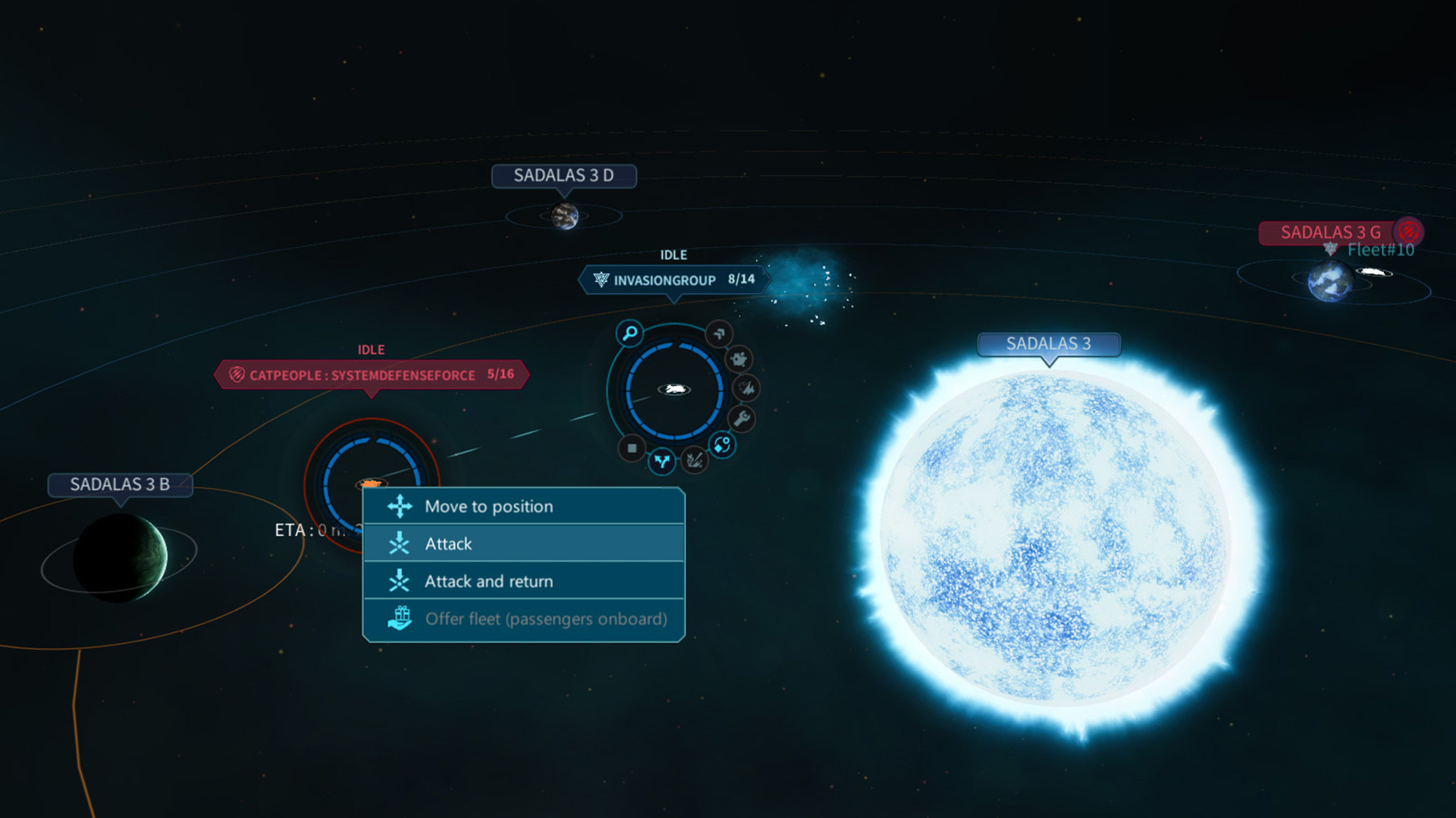Select the SADALAS 3 B planet label
This screenshot has width=1456, height=818.
120,484
